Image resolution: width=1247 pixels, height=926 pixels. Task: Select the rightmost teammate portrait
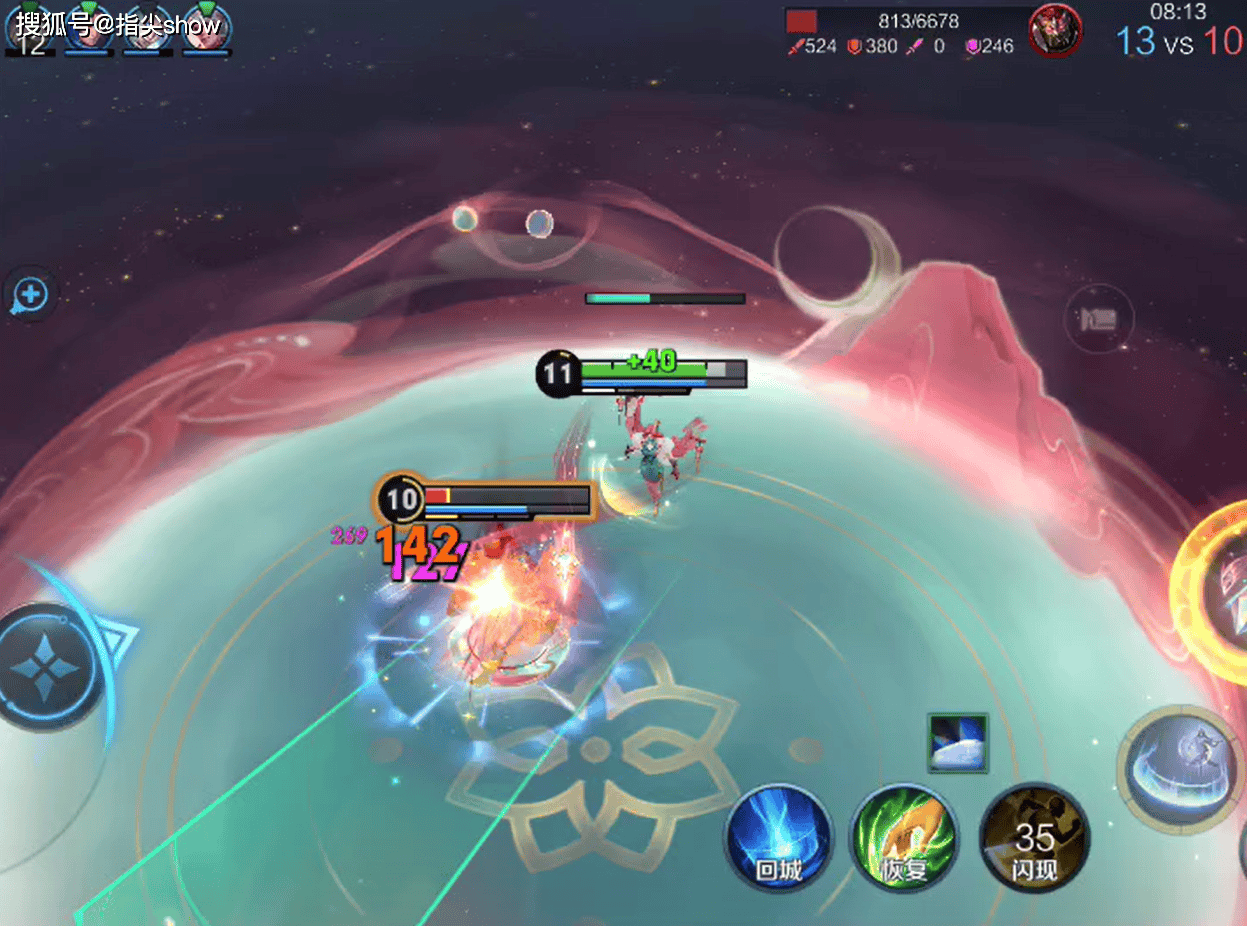(207, 26)
